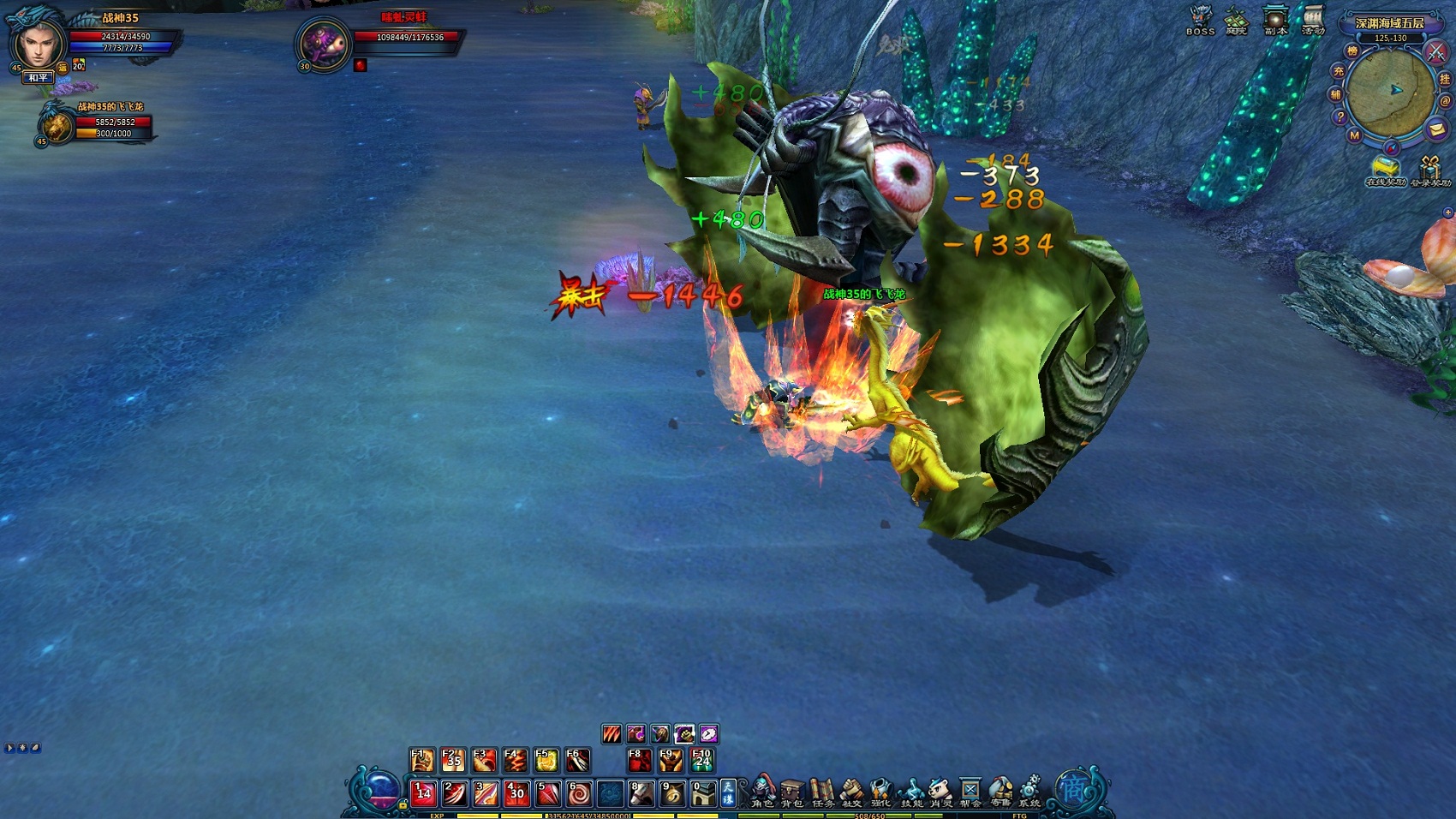This screenshot has width=1456, height=819.
Task: Click the 挂 auto-combat button
Action: pos(1446,79)
